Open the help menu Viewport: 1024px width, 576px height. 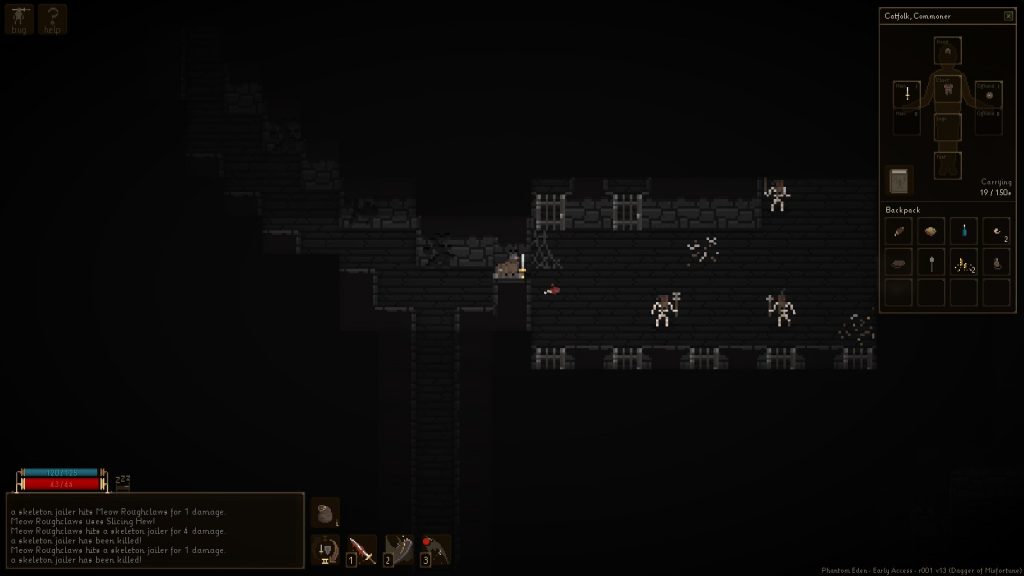(52, 19)
